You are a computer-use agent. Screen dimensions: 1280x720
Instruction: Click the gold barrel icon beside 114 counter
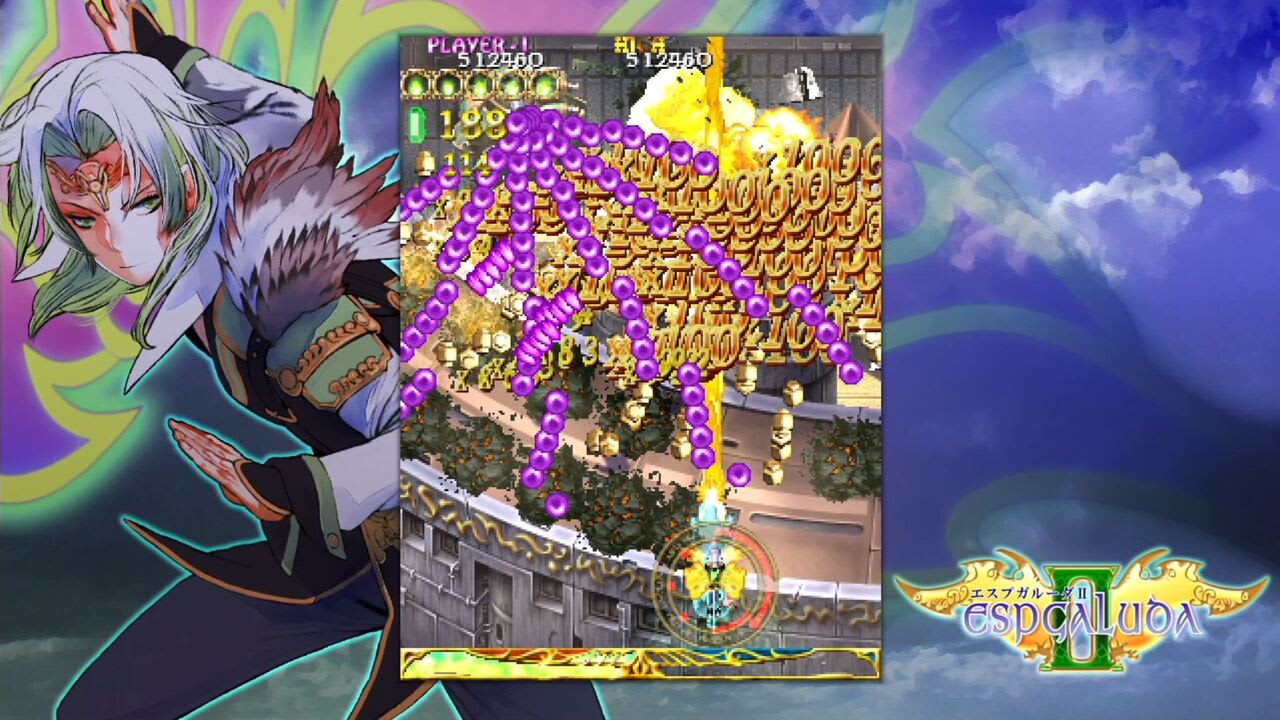424,161
